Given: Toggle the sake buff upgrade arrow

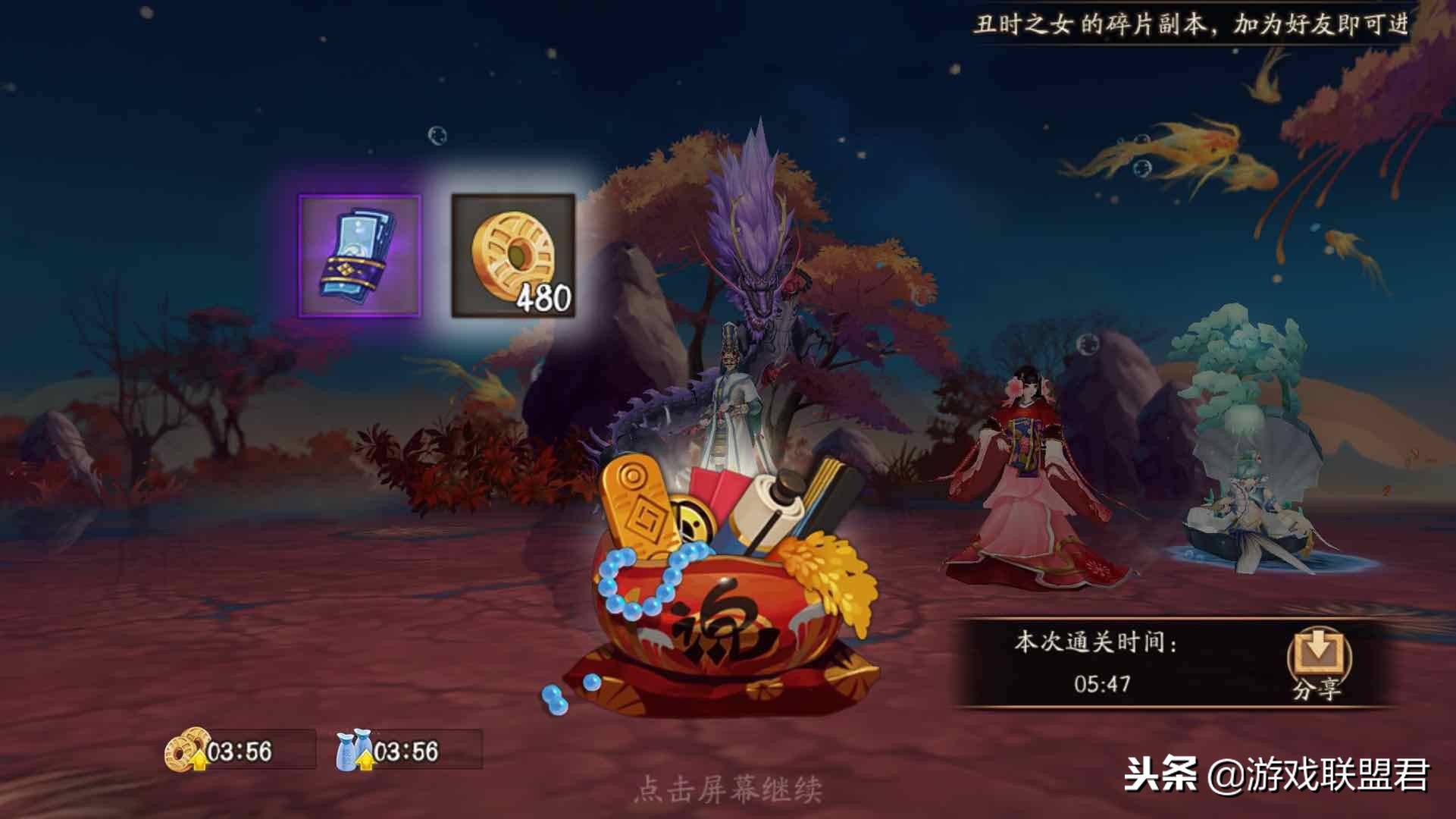Looking at the screenshot, I should tap(365, 758).
